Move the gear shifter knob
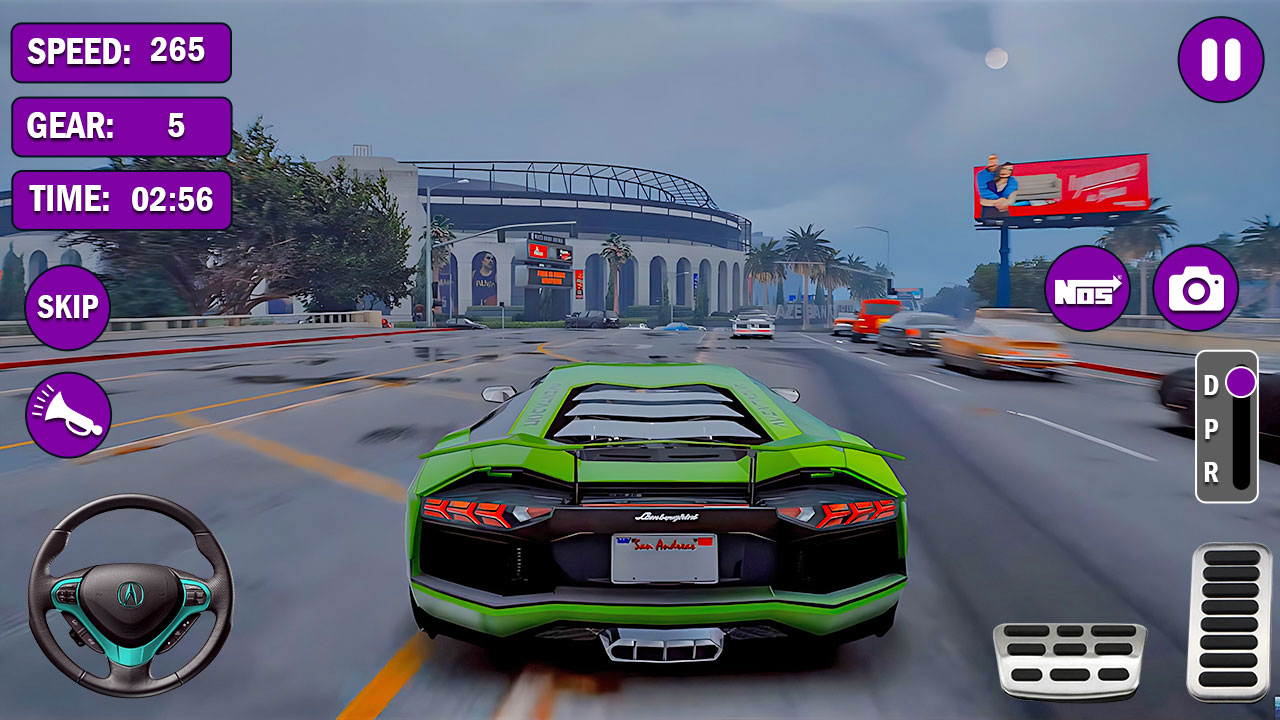This screenshot has width=1280, height=720. tap(1240, 379)
